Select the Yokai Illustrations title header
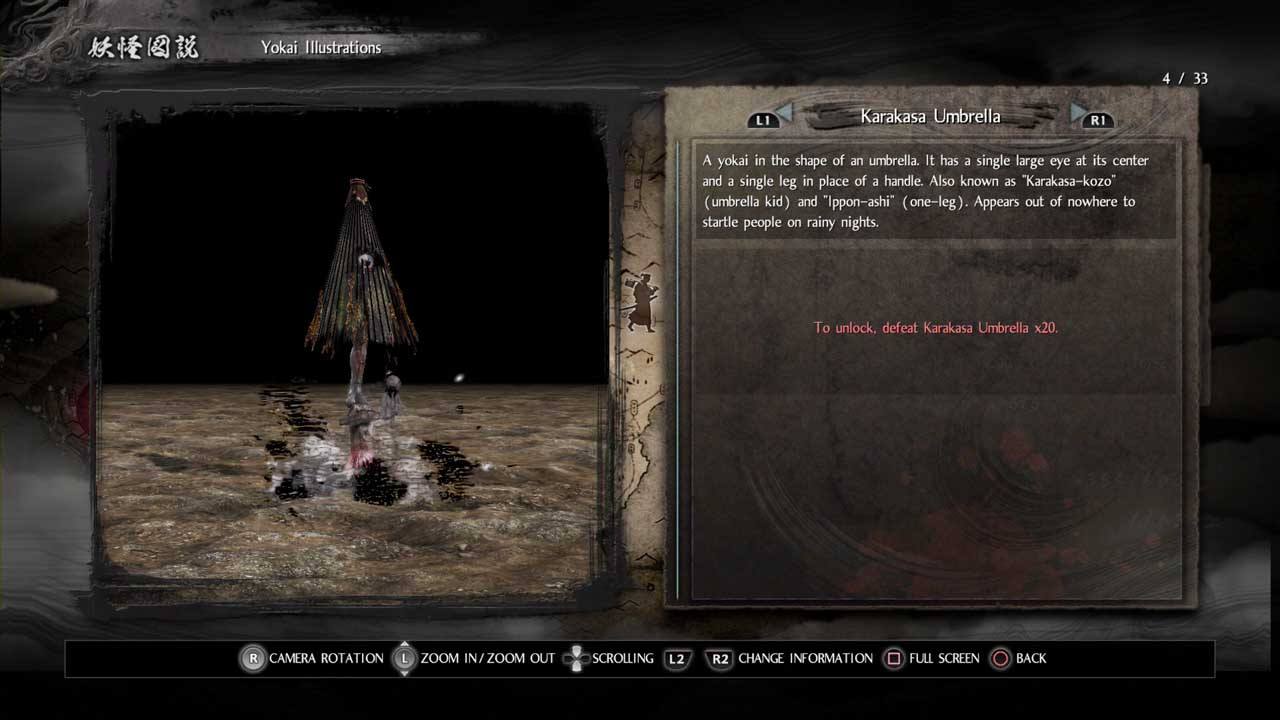 tap(320, 47)
